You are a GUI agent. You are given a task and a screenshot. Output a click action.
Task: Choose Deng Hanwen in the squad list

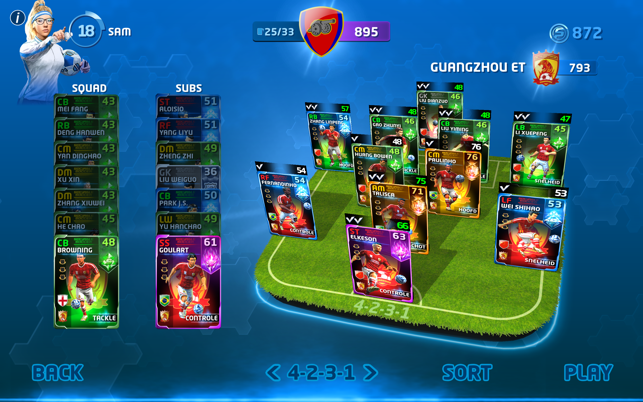tap(86, 130)
